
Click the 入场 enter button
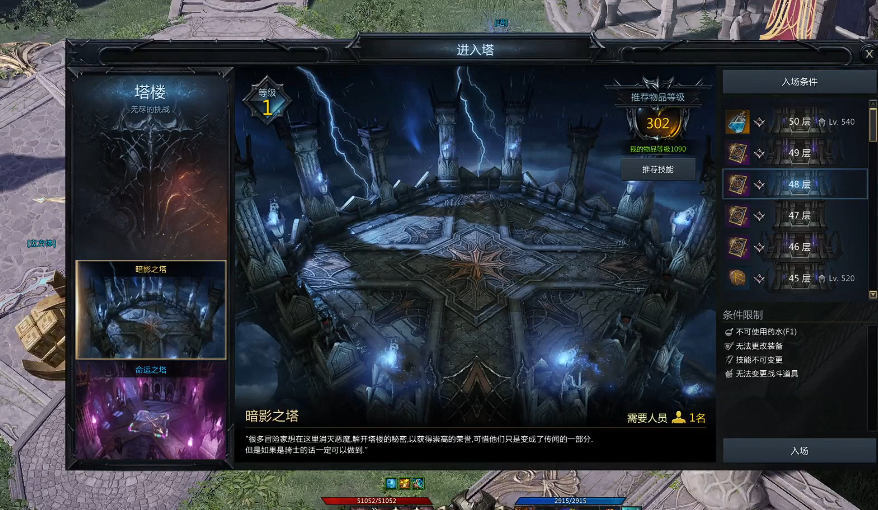coord(798,451)
